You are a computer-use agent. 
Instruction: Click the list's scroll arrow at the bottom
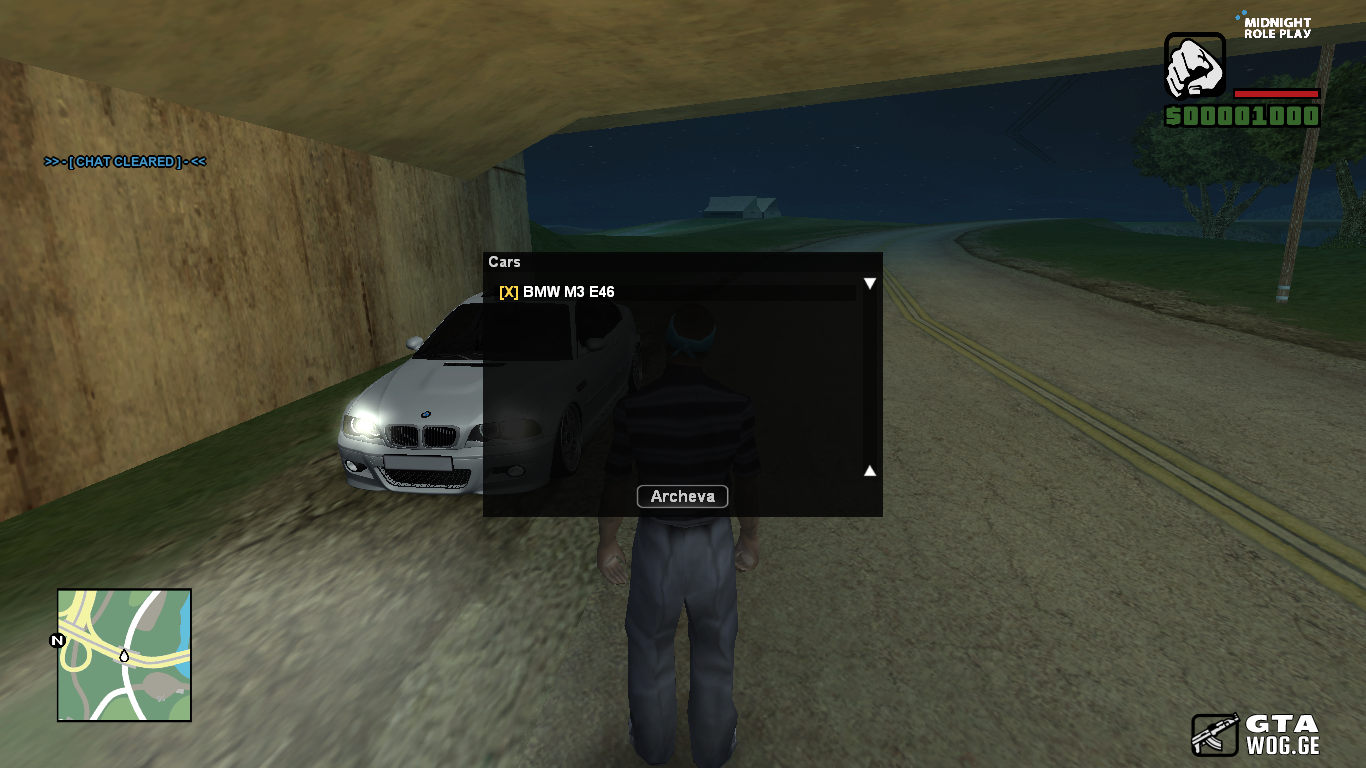tap(870, 470)
